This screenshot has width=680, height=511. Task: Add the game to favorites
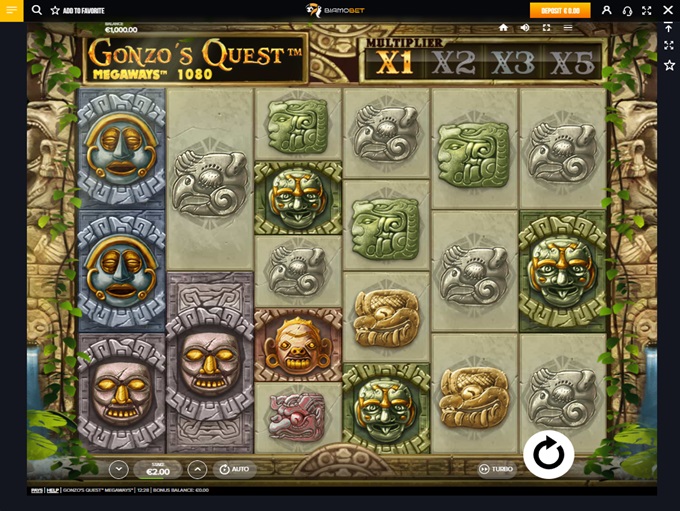(x=80, y=10)
